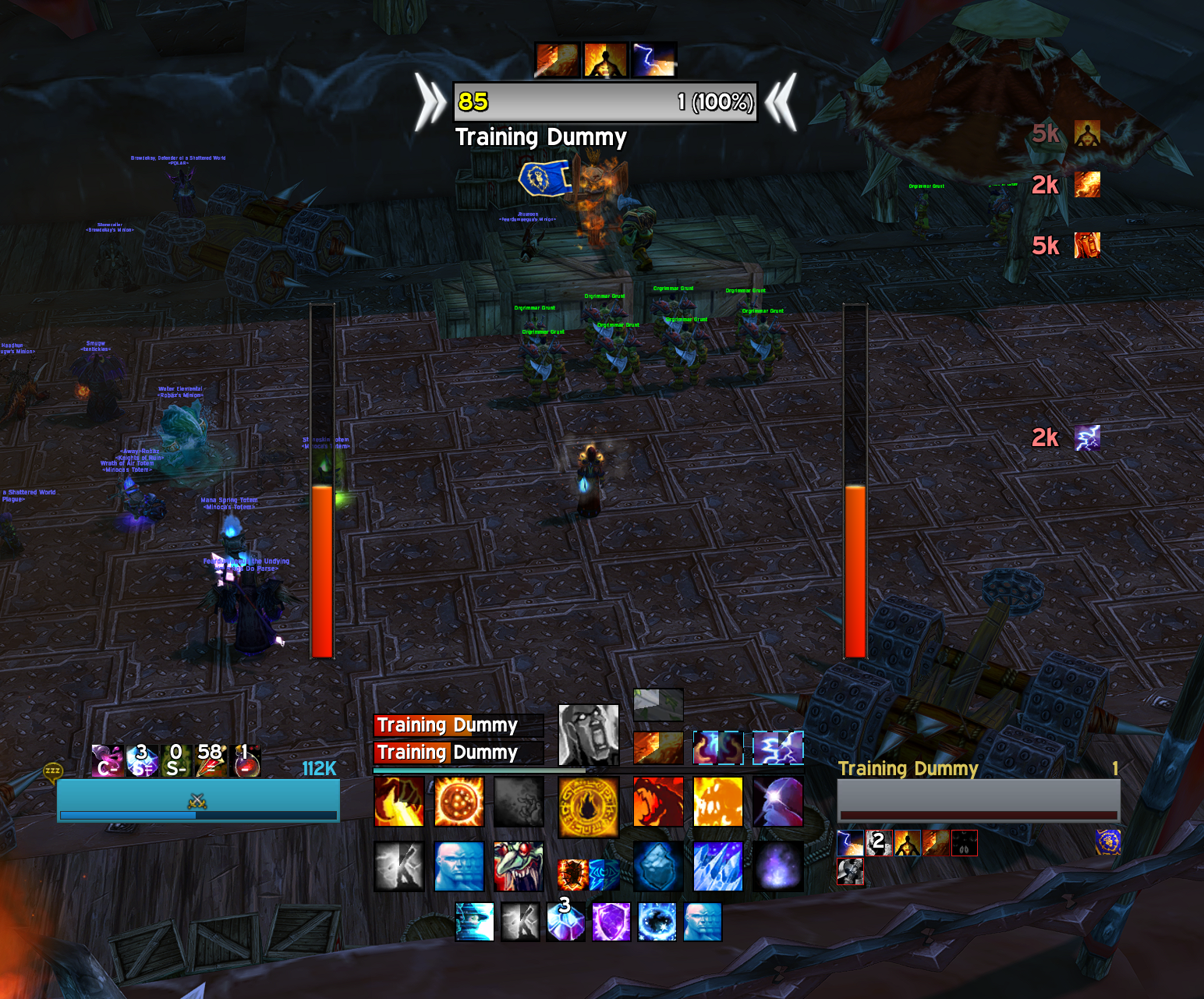Click the pink flask consumable icon
The image size is (1204, 999).
(107, 760)
